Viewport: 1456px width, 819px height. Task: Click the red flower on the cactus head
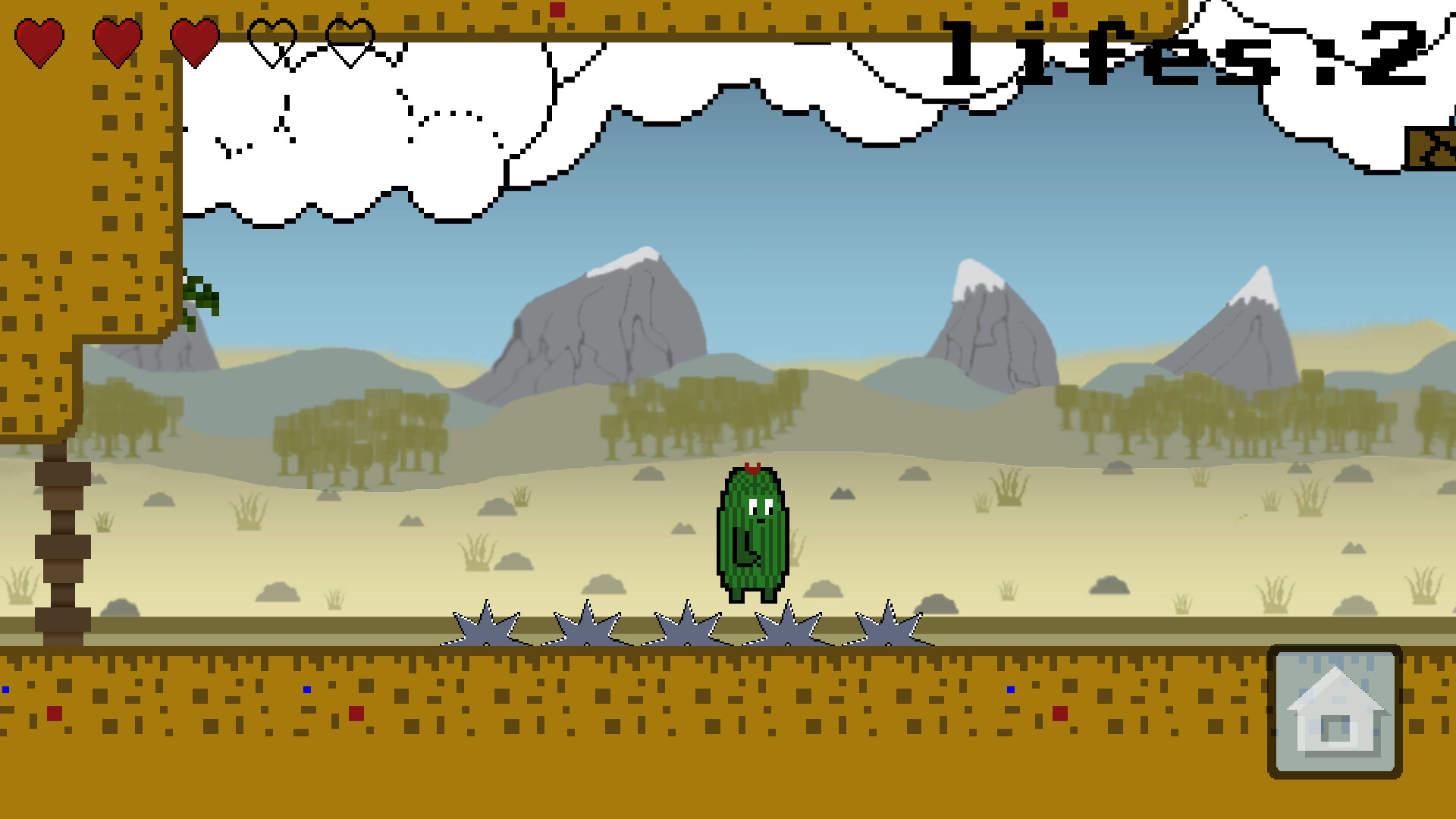click(x=752, y=469)
